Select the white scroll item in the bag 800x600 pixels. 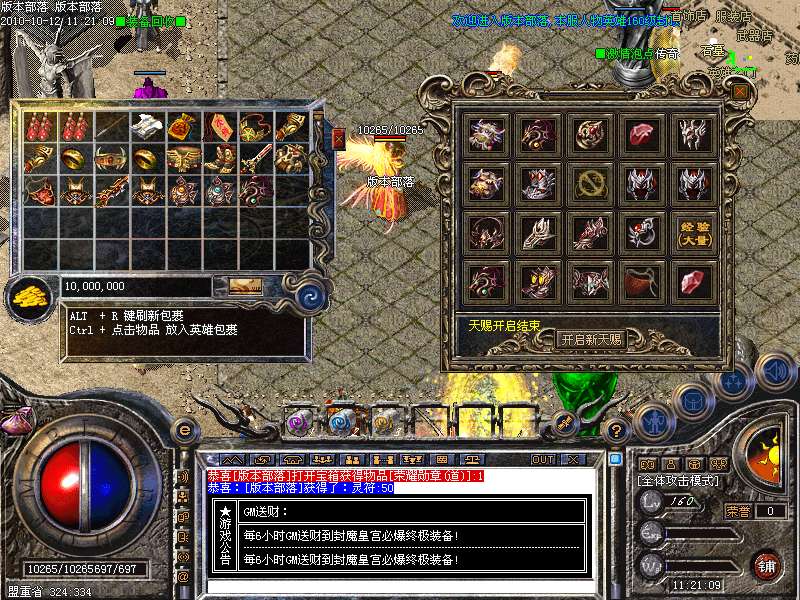148,127
